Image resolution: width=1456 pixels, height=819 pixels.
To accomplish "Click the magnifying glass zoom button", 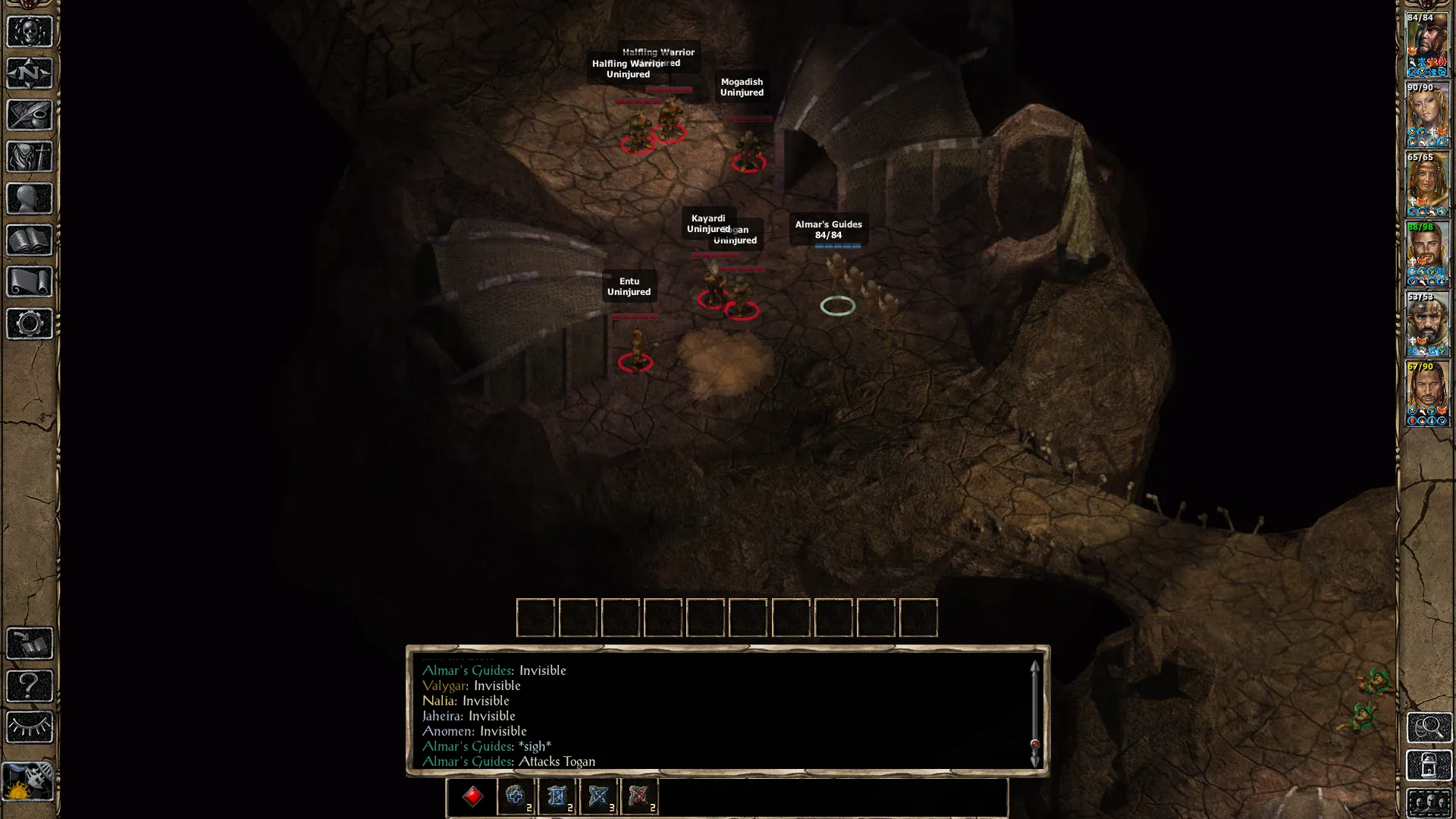I will tap(1429, 727).
